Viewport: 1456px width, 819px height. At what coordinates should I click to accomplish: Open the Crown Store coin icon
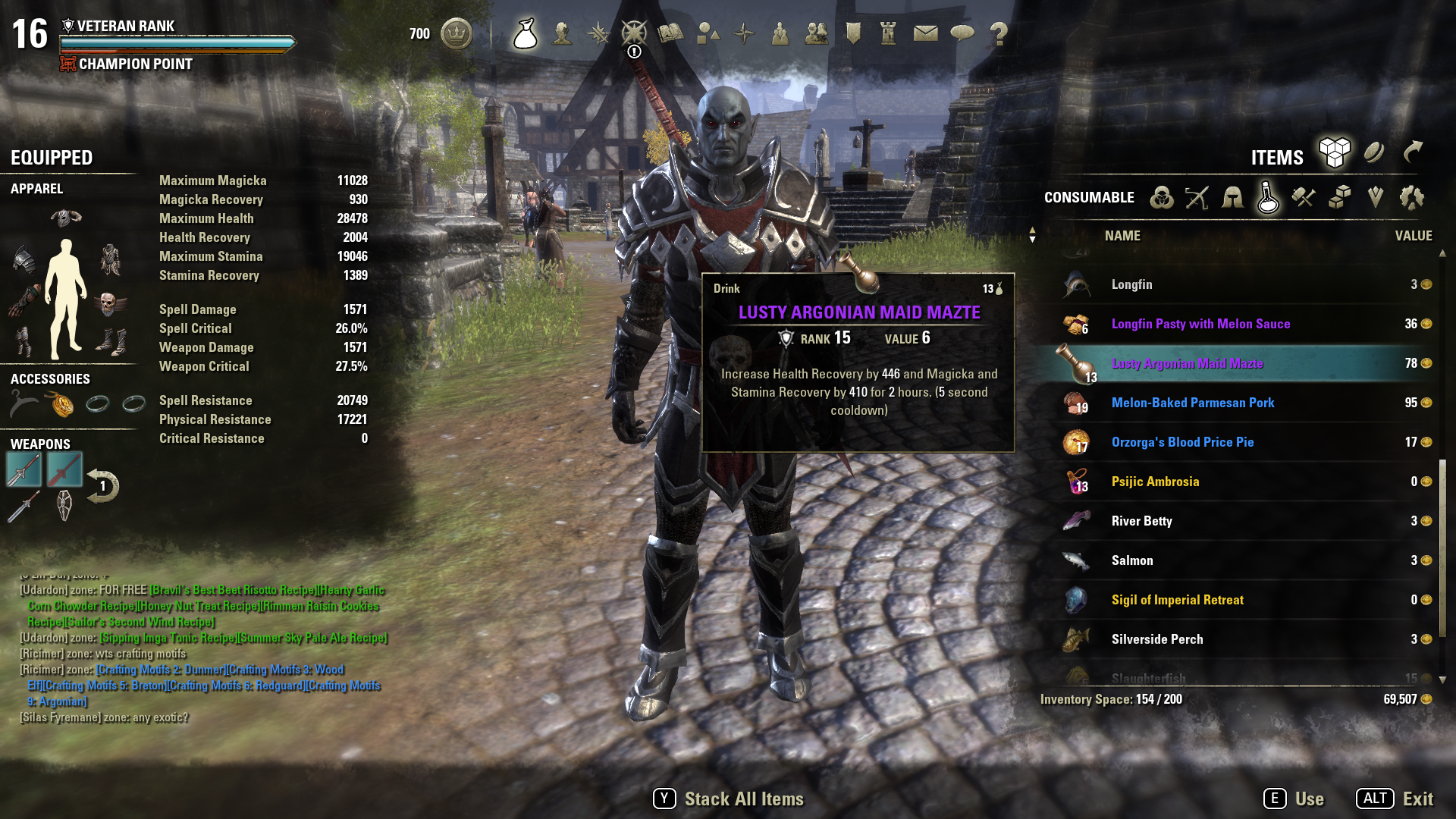click(457, 33)
